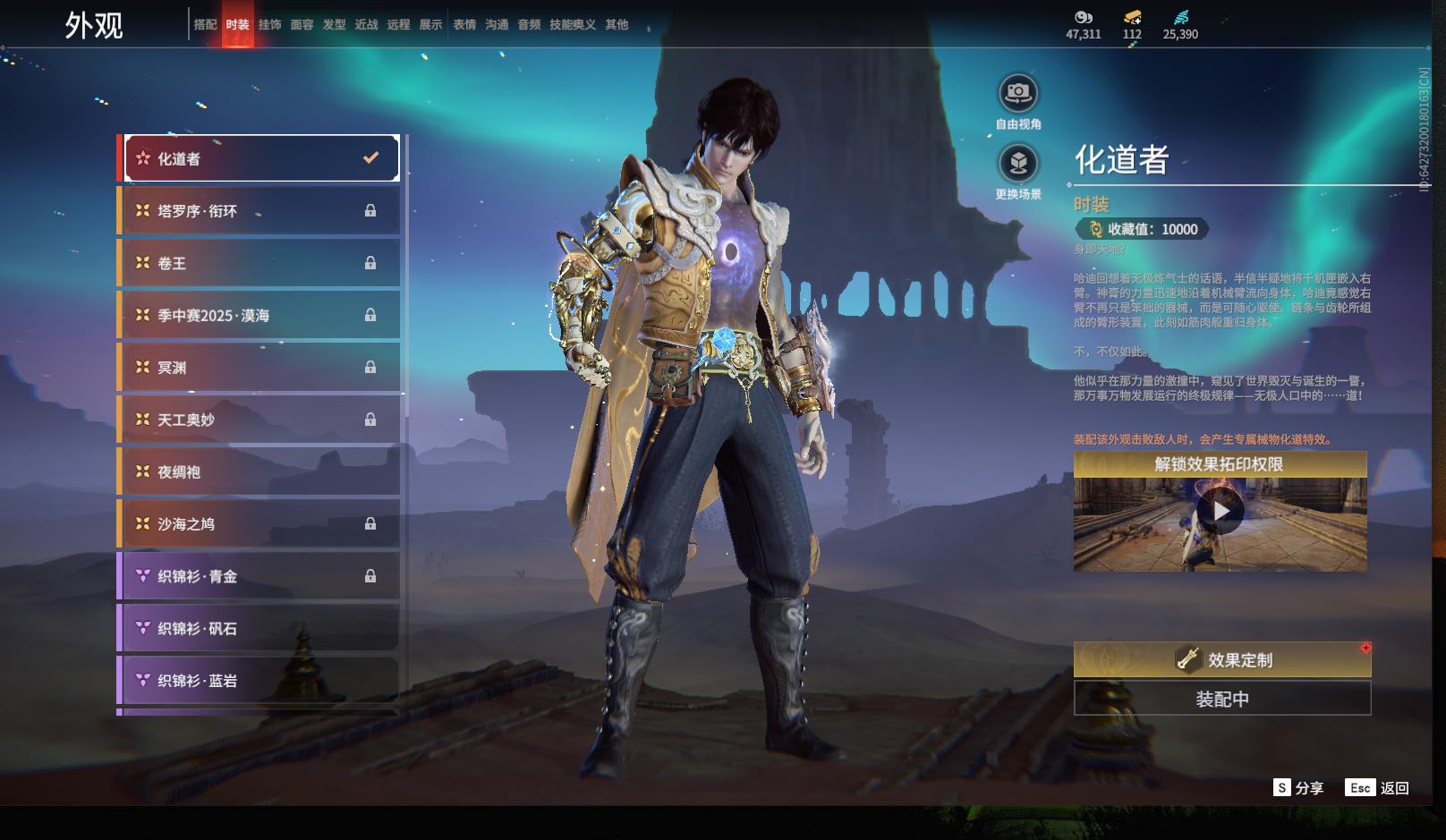Open the 挂饰 tab
Screen dimensions: 1446x840
(269, 25)
